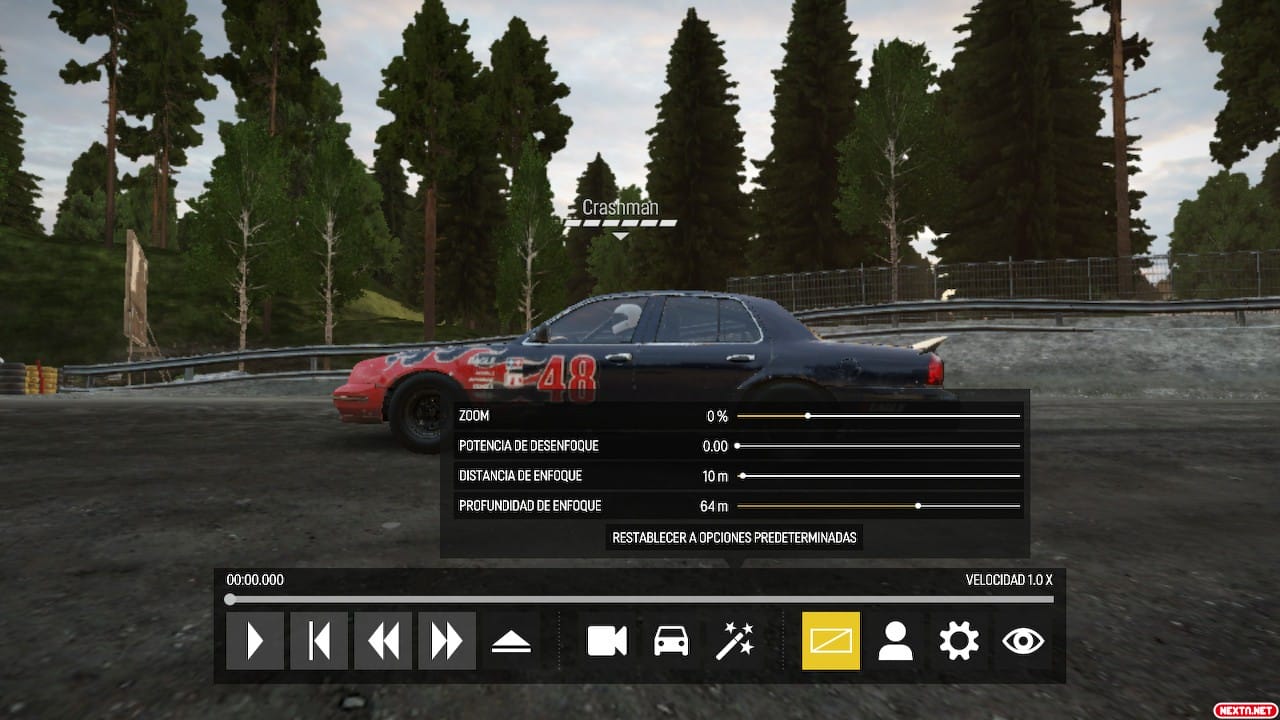Open the magic wand effects
1280x720 pixels.
pyautogui.click(x=735, y=641)
